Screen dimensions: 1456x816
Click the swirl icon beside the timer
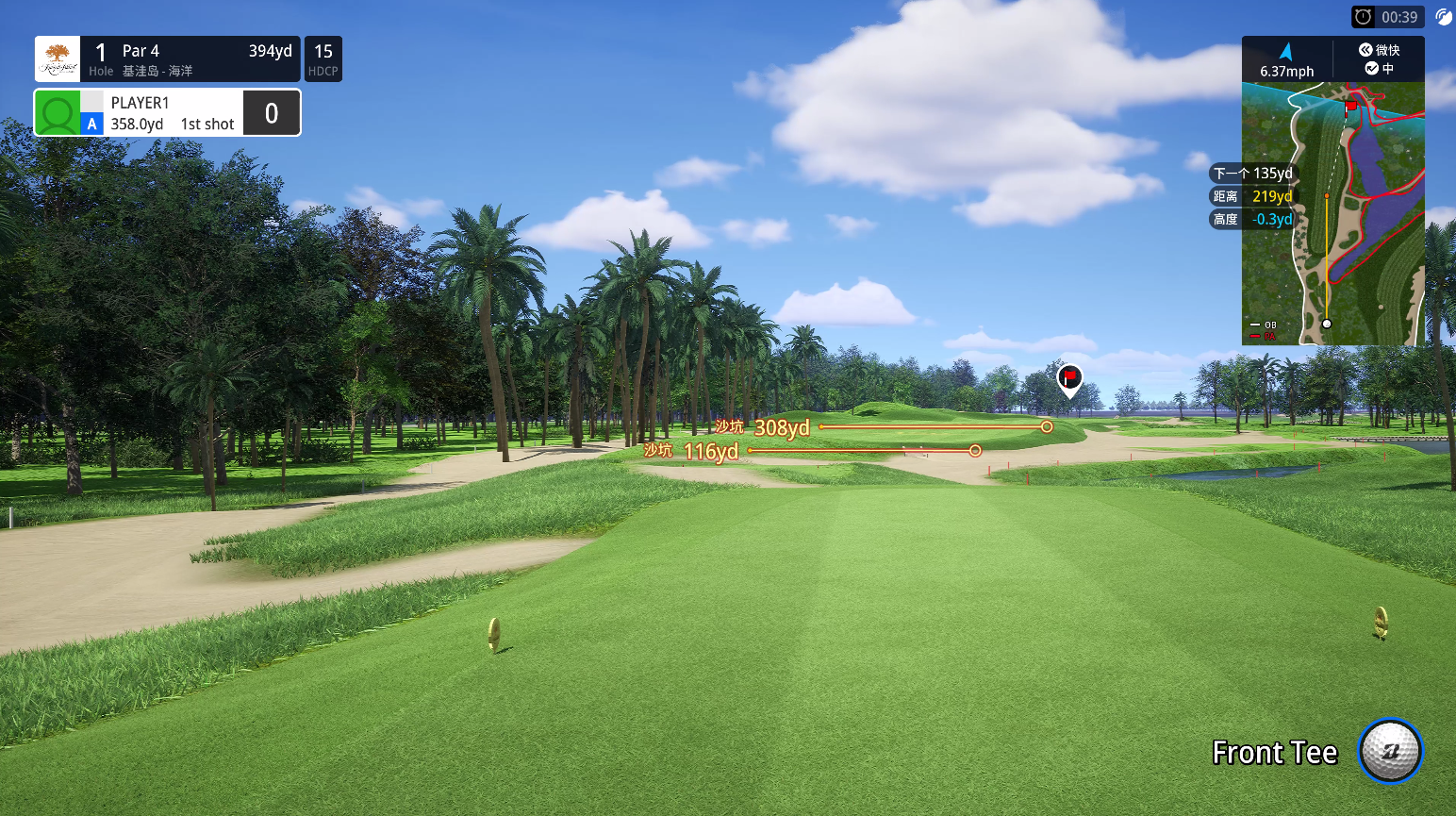[1443, 17]
